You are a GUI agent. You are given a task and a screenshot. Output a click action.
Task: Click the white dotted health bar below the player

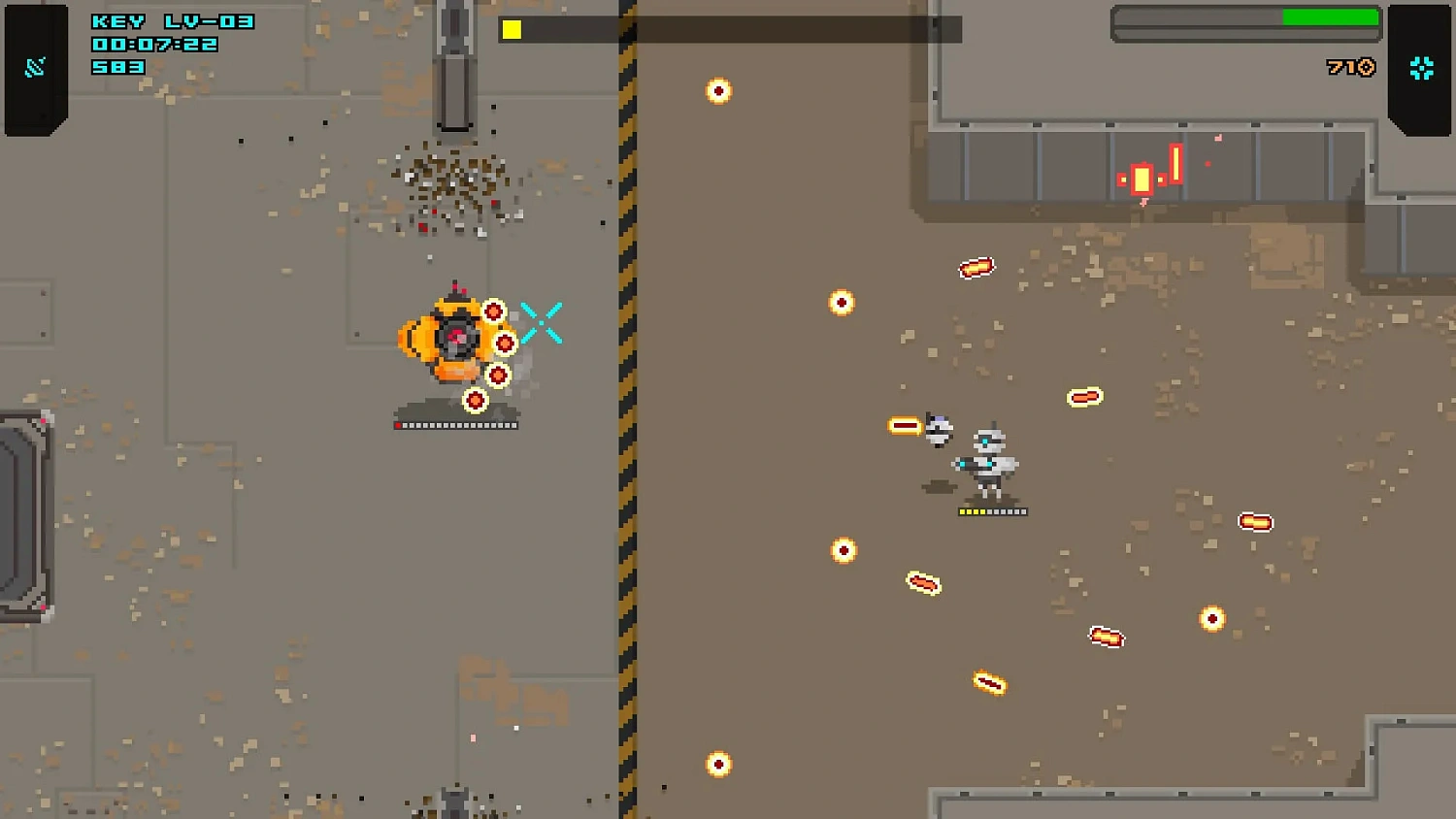pos(456,424)
